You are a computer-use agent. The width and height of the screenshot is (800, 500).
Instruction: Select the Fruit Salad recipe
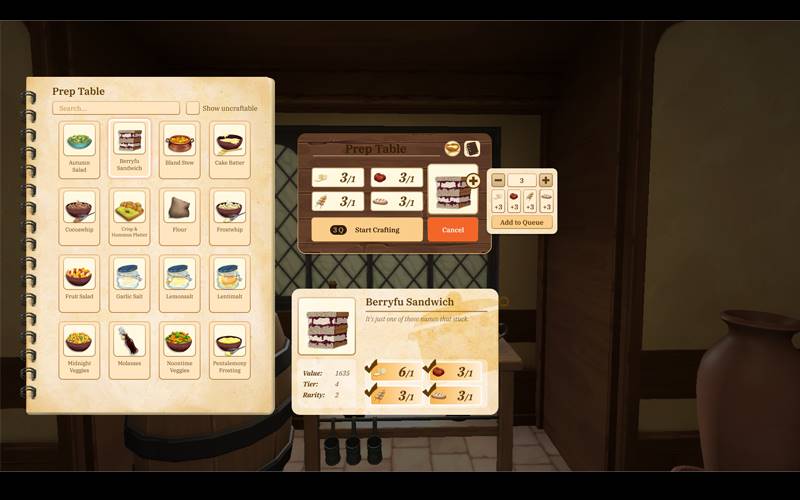79,282
